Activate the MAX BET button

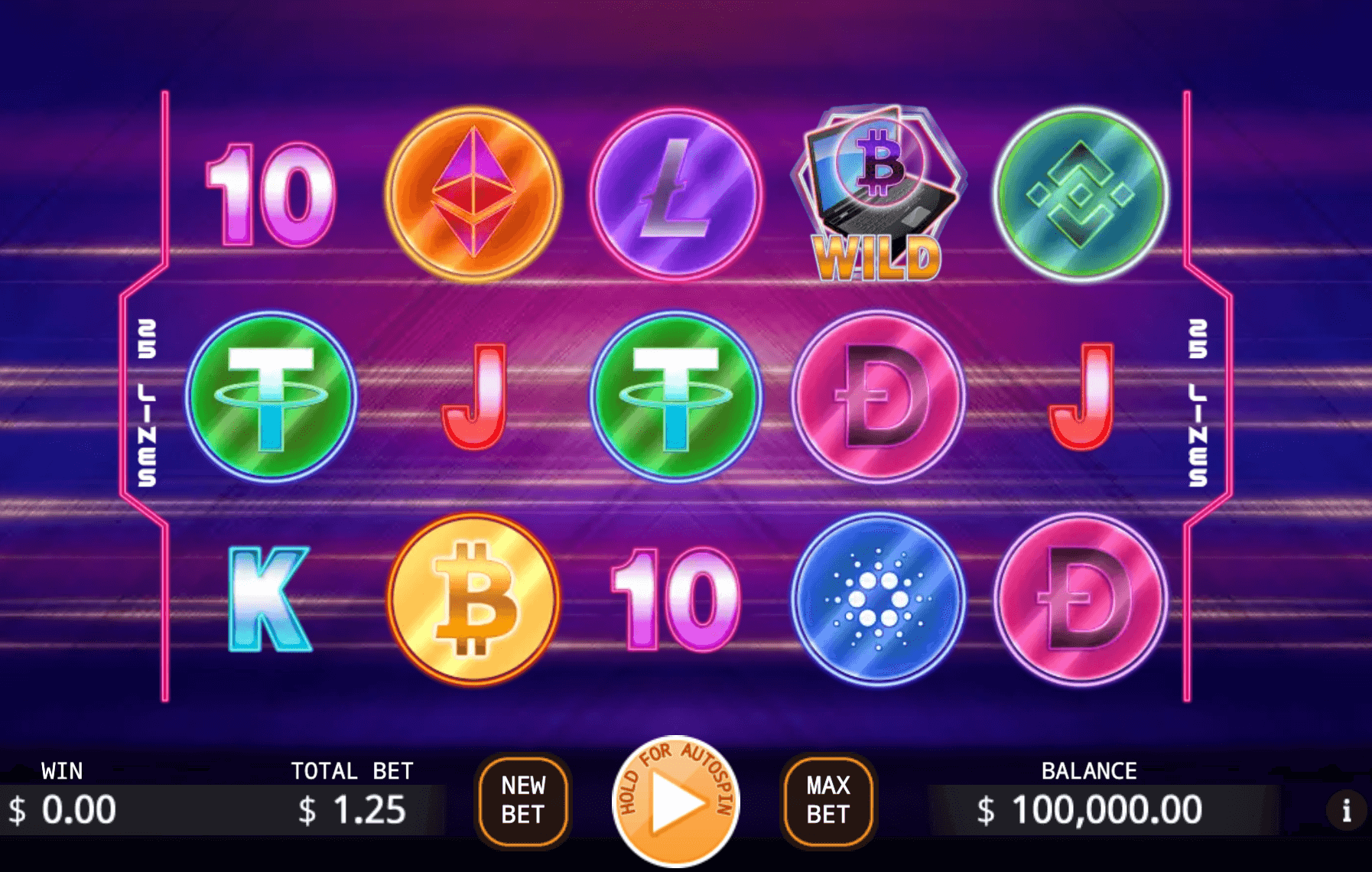point(829,799)
